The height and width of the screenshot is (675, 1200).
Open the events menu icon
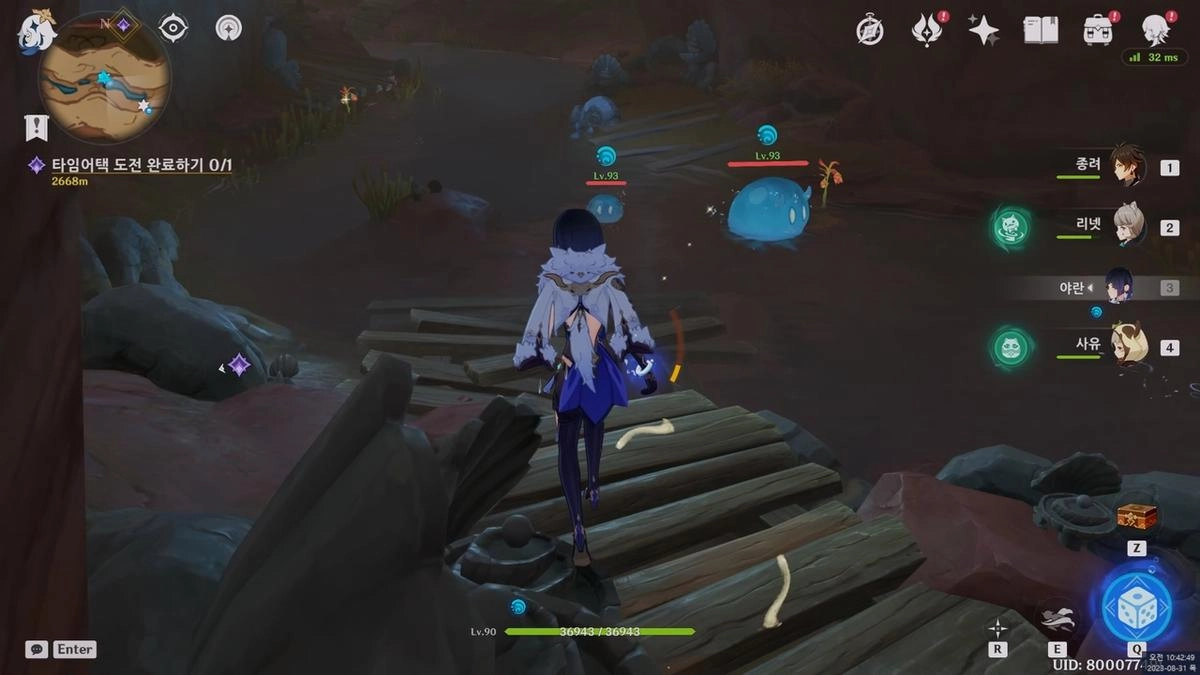[x=927, y=30]
